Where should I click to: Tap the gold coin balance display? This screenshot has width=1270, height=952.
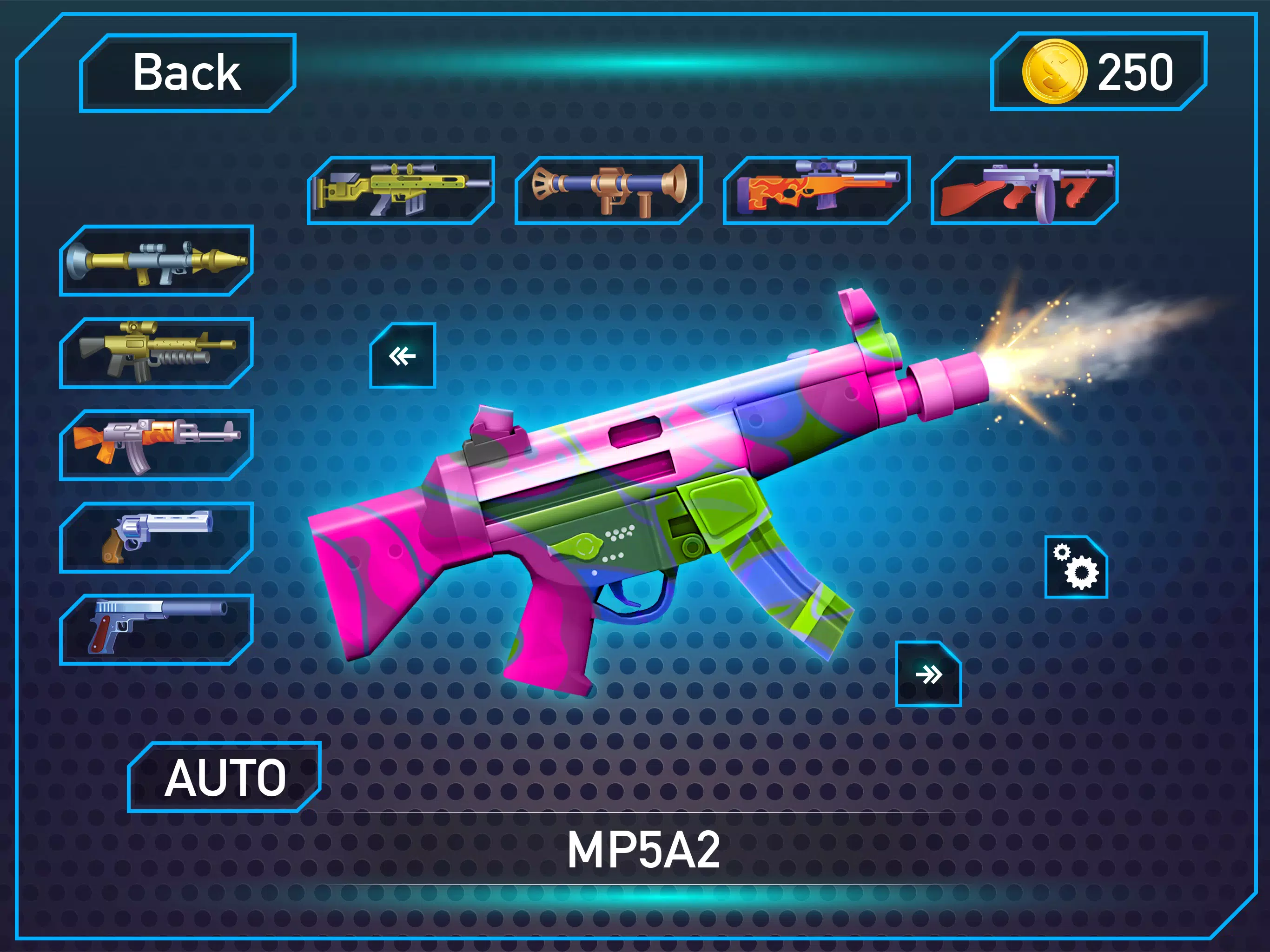[x=1098, y=72]
